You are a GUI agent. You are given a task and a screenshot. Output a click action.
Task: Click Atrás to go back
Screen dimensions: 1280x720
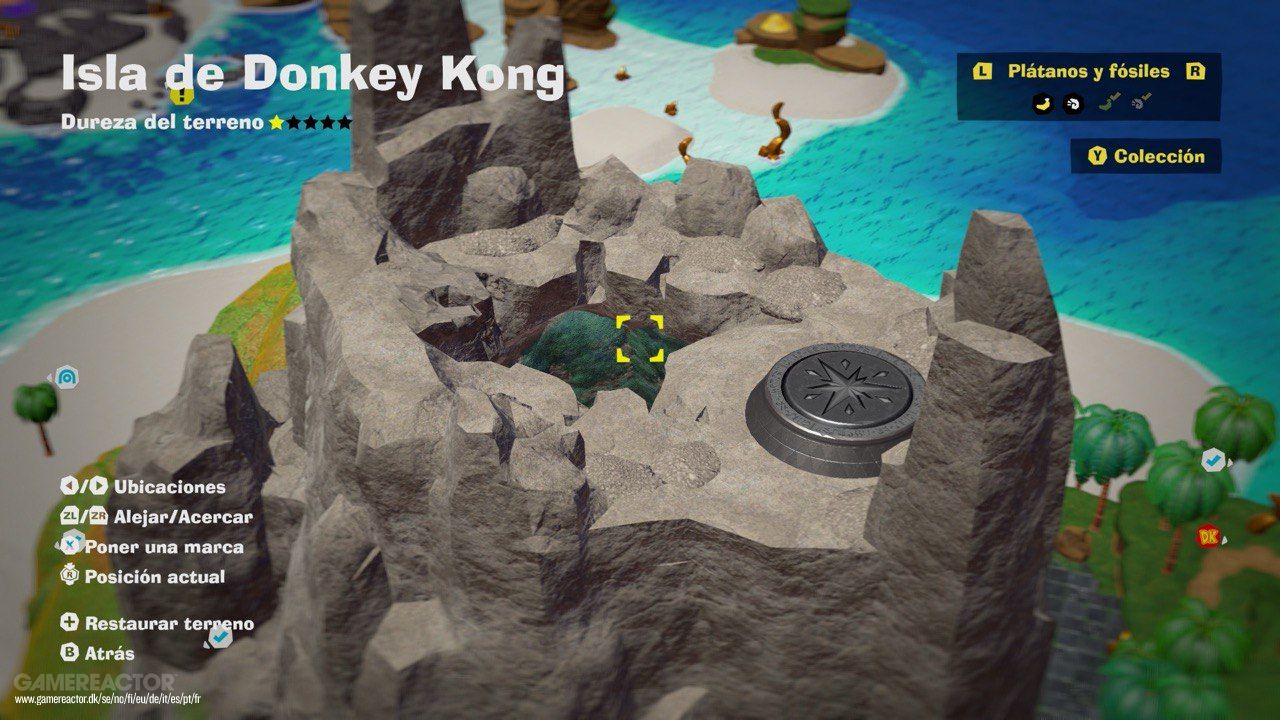click(108, 653)
